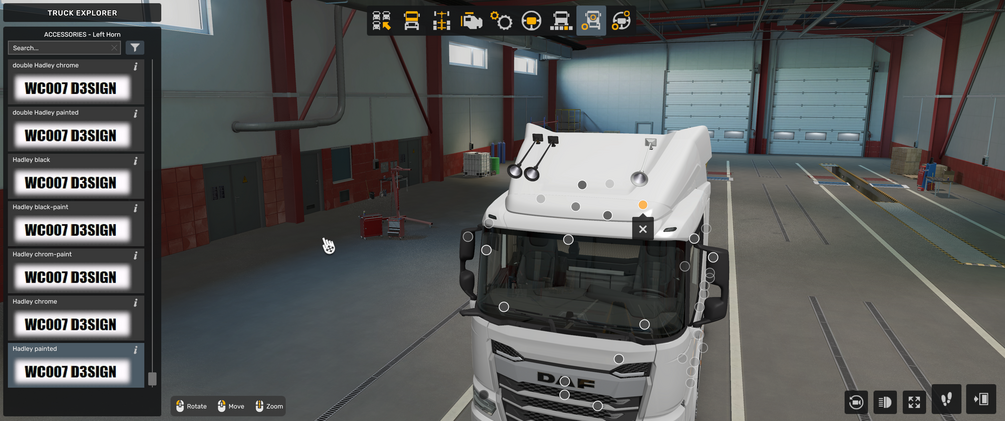
Task: Switch to the cabin category icon
Action: [411, 21]
